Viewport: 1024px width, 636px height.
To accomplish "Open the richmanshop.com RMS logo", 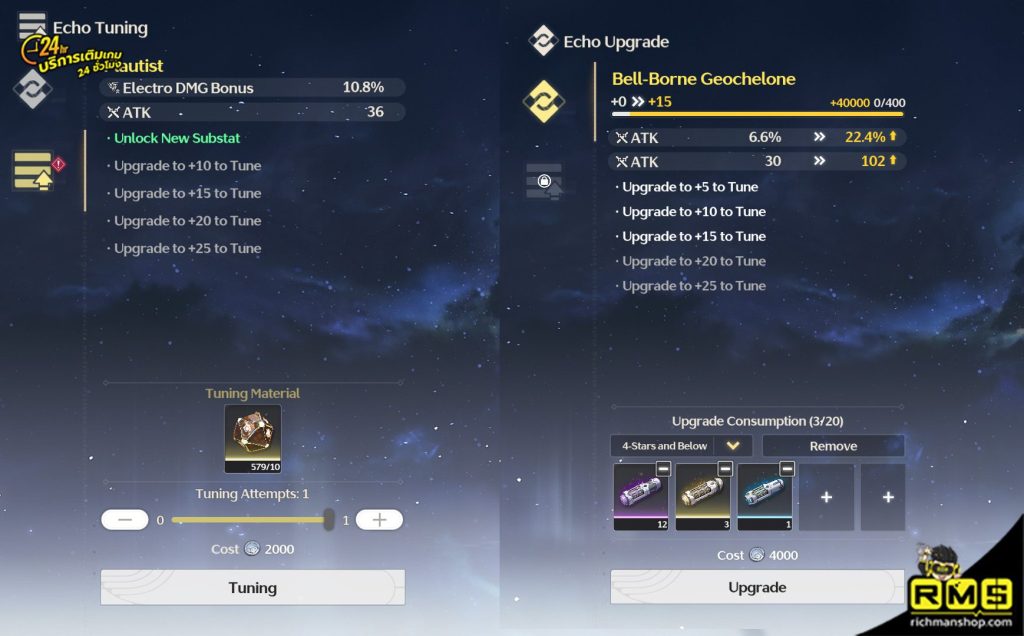I will click(x=961, y=589).
